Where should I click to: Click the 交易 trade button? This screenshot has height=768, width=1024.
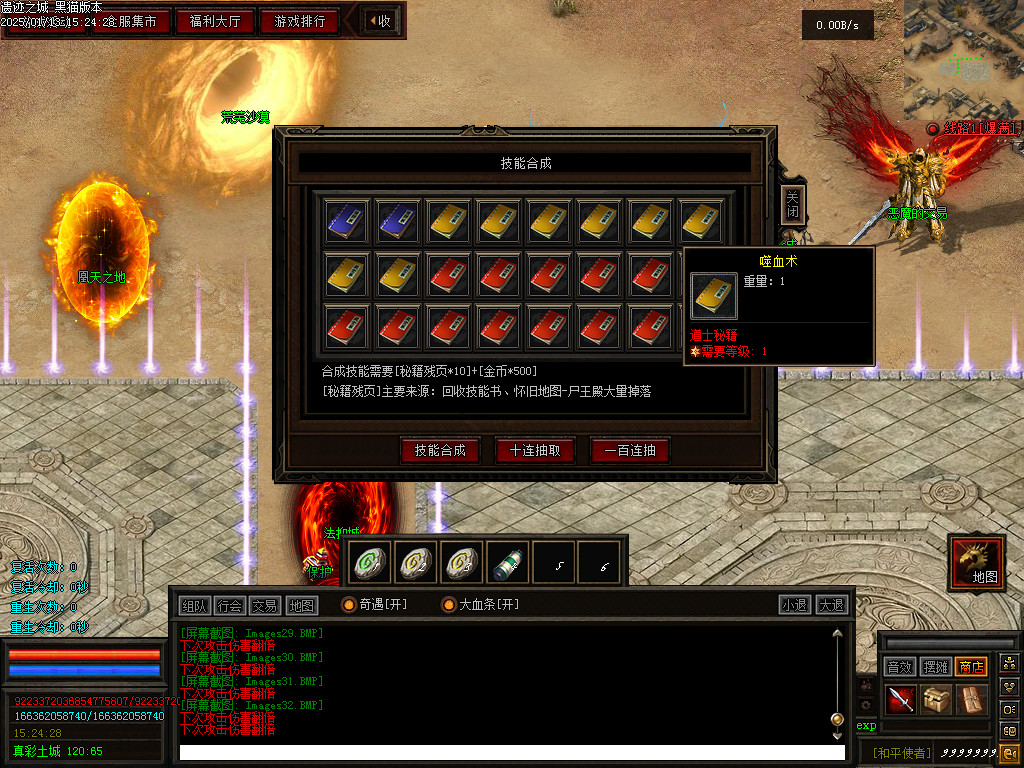pyautogui.click(x=265, y=605)
